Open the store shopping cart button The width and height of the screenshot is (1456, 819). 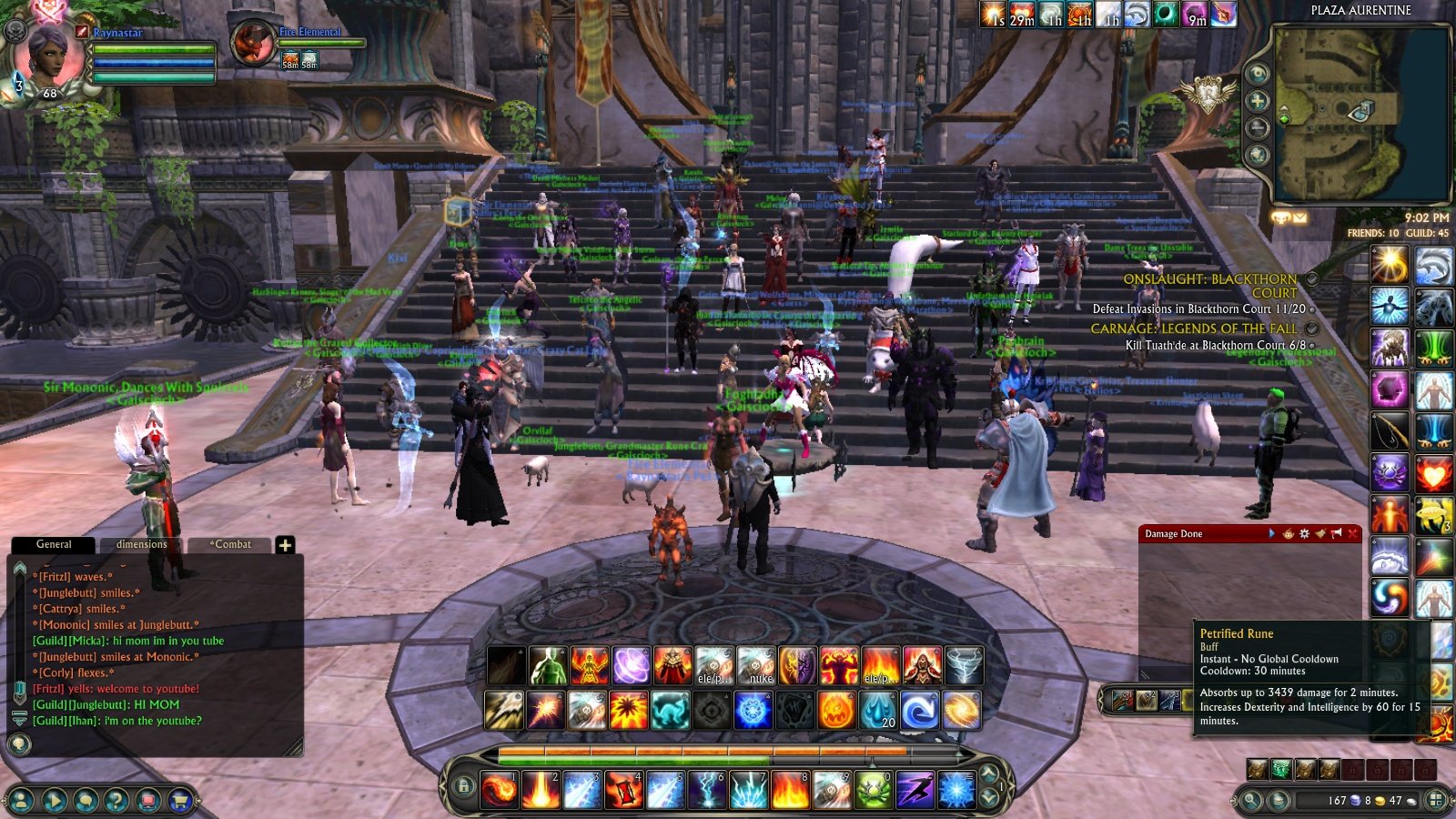179,801
